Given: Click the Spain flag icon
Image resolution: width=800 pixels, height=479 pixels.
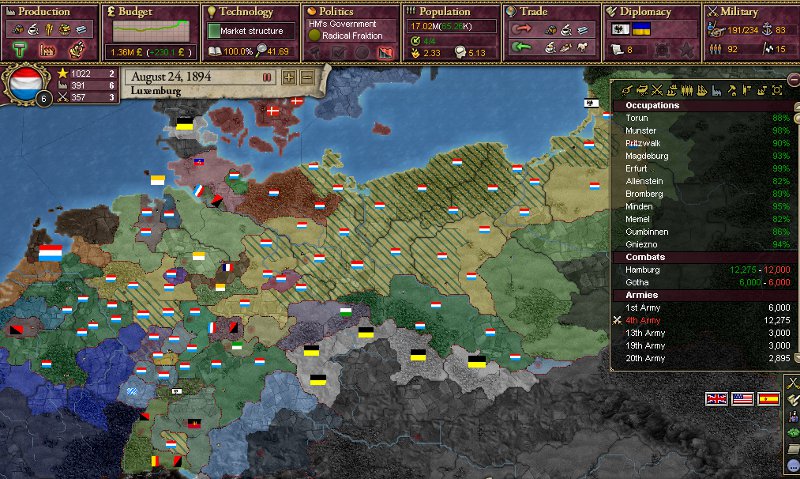Looking at the screenshot, I should 768,398.
